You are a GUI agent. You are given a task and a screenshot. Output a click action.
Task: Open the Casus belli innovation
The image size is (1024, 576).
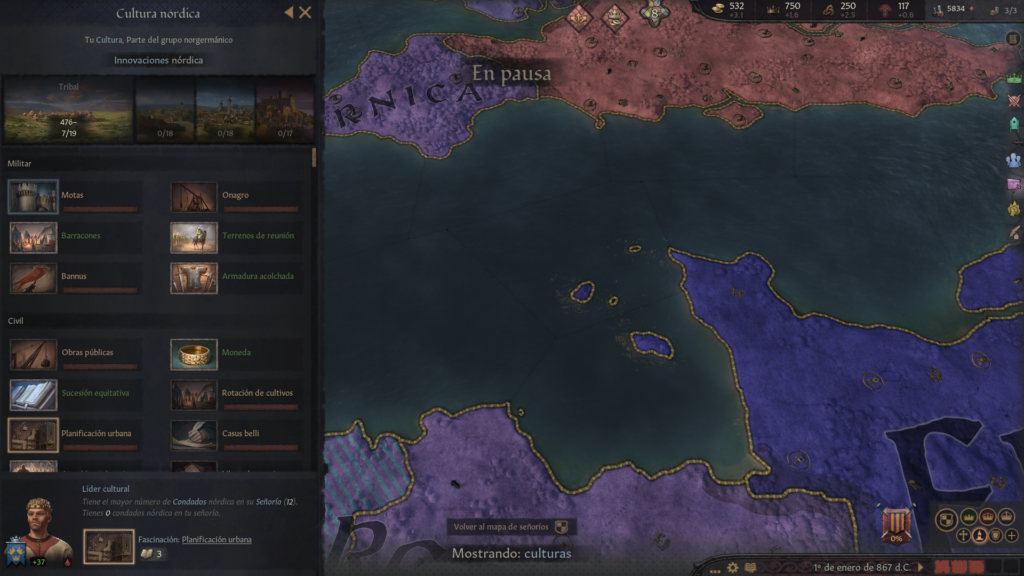(x=194, y=434)
